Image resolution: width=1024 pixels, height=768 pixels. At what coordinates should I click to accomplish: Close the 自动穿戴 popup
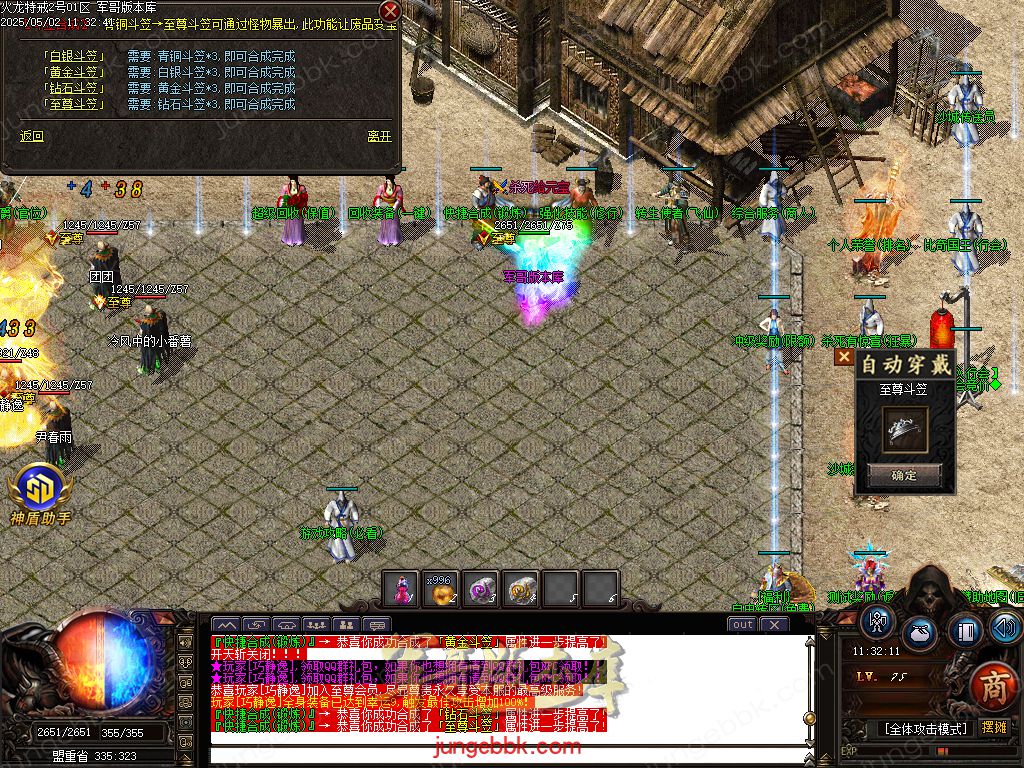click(x=845, y=356)
